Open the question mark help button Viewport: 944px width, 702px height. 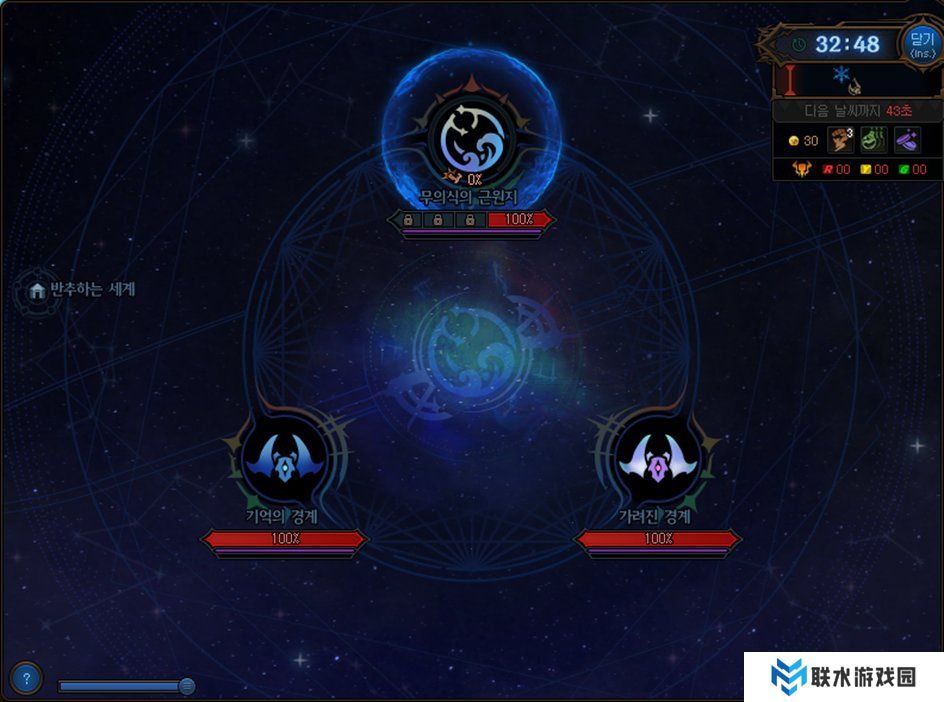pos(27,678)
